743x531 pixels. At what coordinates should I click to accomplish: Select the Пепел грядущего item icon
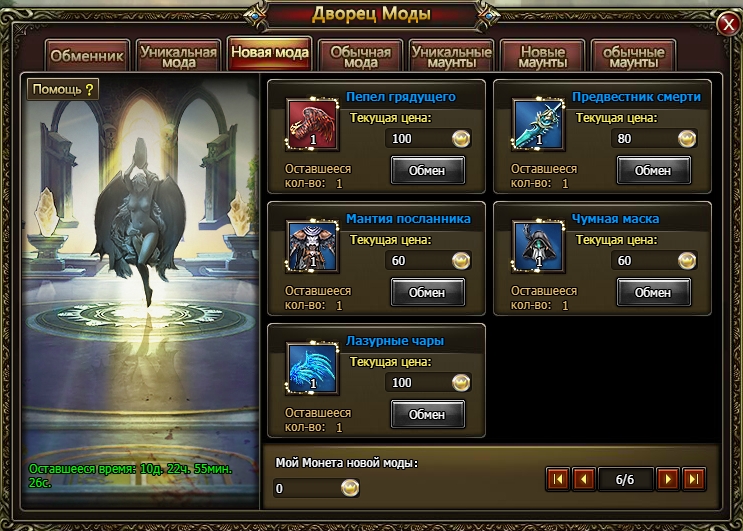[x=312, y=125]
